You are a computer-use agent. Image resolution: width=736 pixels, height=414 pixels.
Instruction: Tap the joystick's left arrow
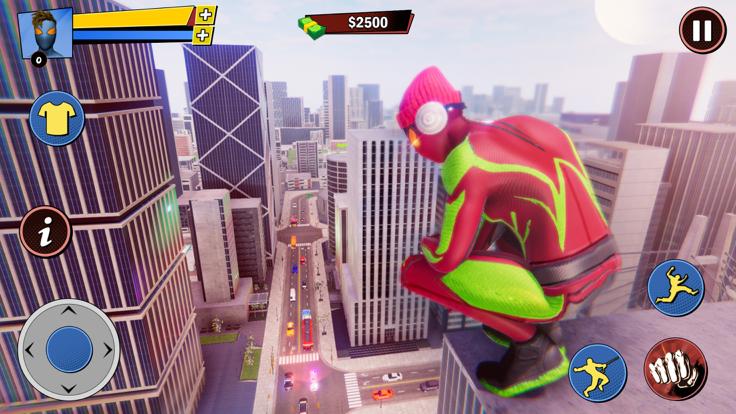click(x=30, y=350)
